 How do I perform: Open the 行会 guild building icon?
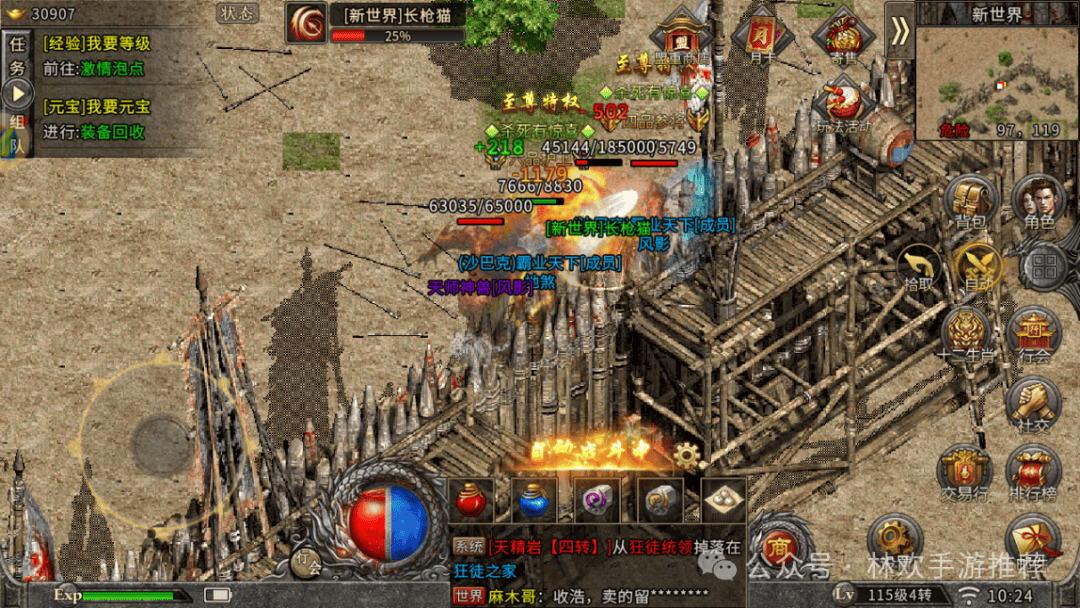pyautogui.click(x=1034, y=334)
